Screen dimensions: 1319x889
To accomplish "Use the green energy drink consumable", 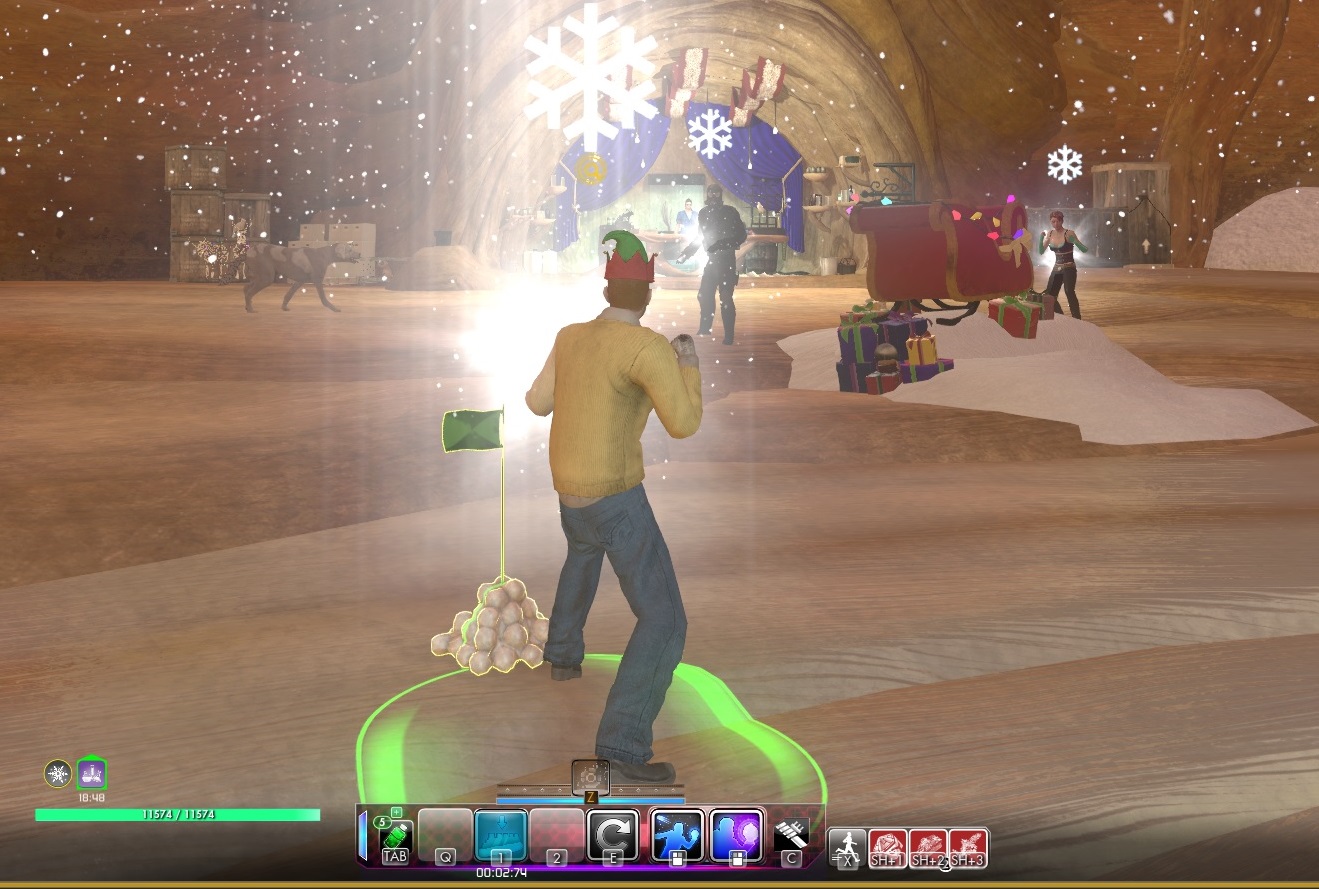I will pos(395,837).
